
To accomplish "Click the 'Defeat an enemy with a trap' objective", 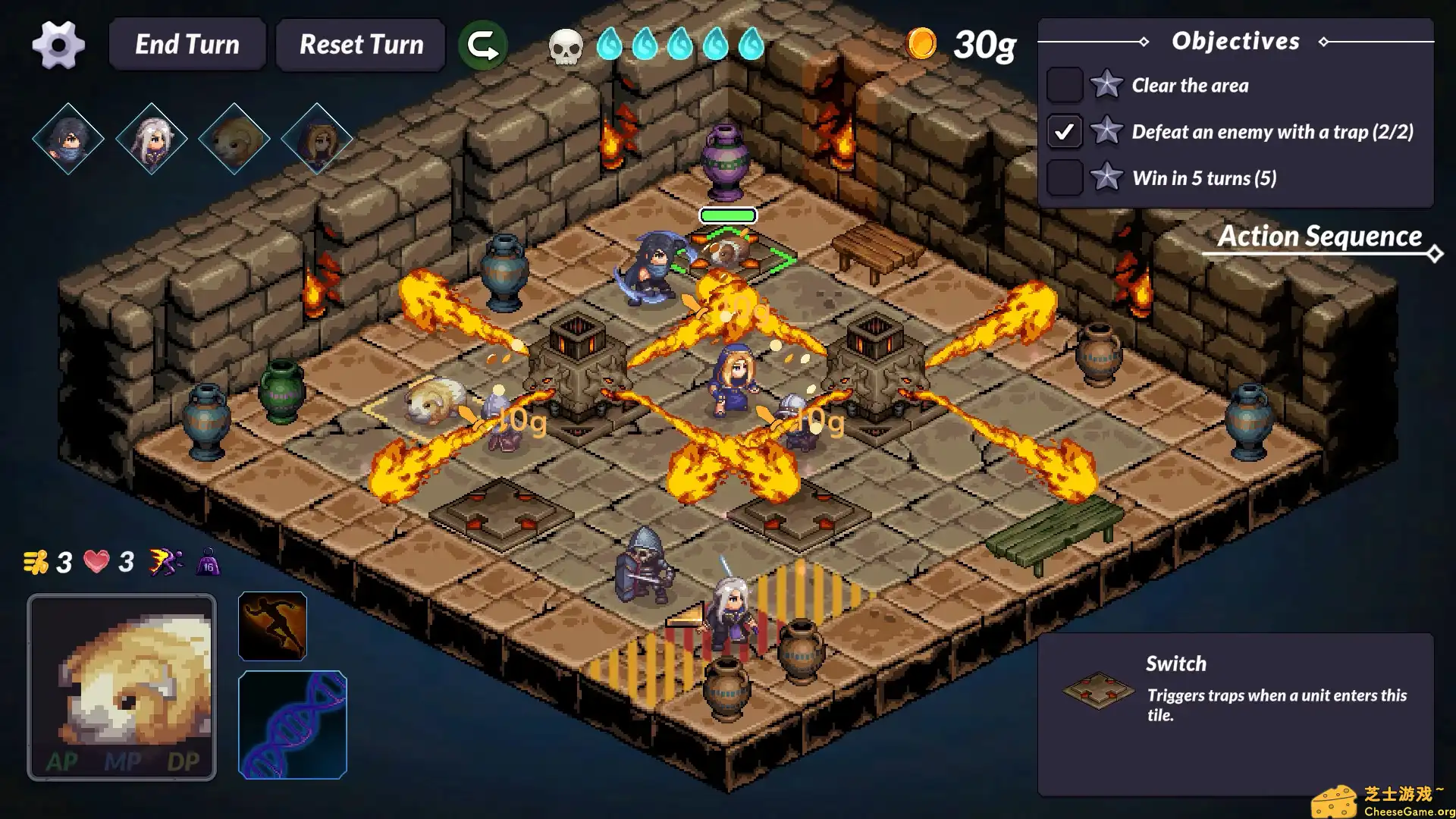I will 1272,132.
